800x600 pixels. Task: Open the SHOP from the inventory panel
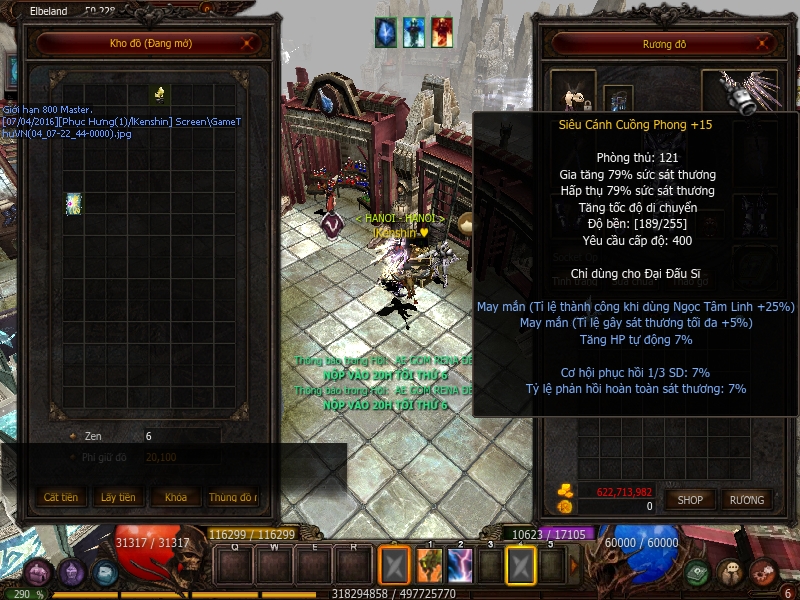(x=691, y=499)
